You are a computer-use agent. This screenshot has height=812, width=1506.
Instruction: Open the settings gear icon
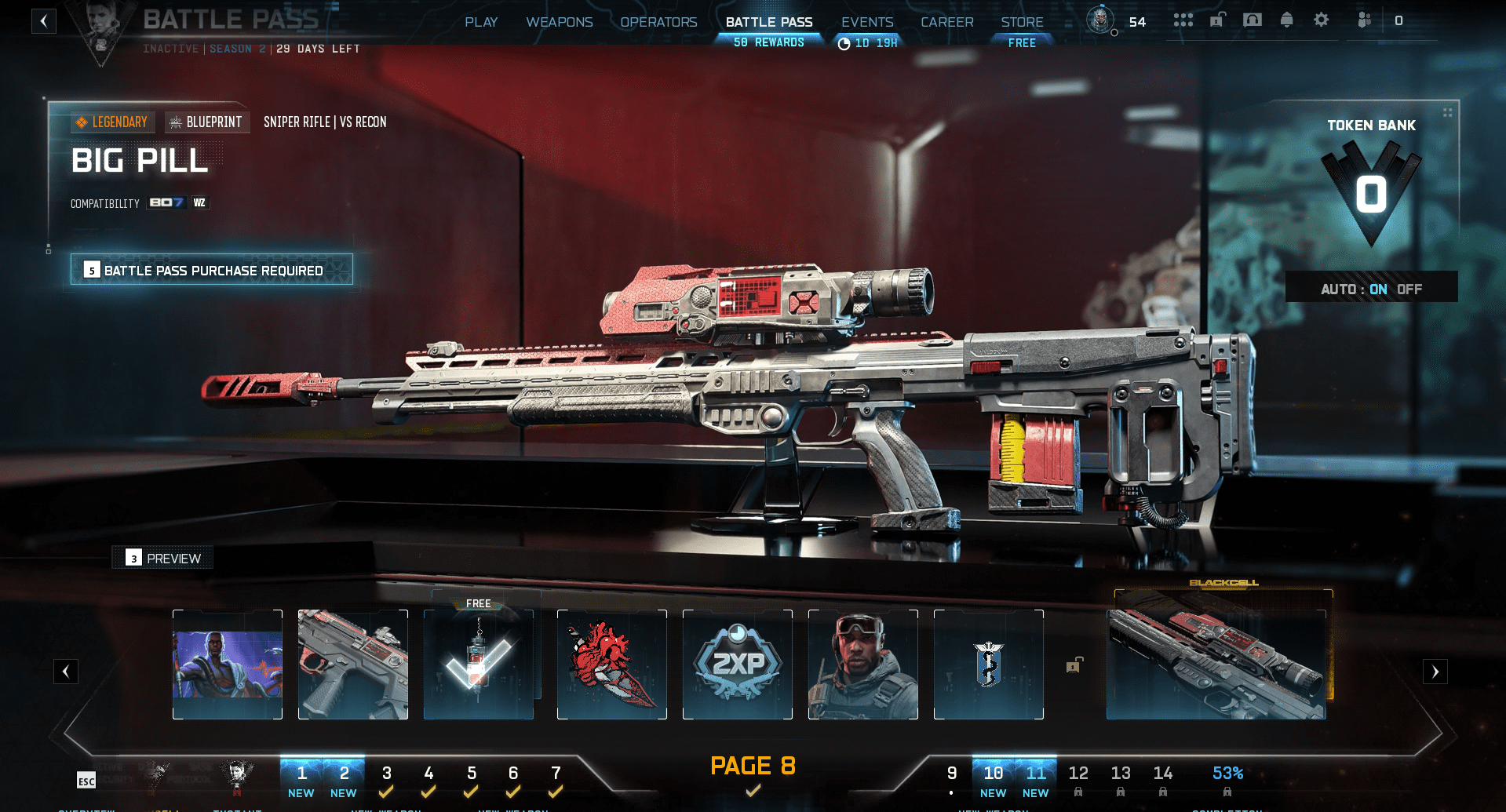(x=1322, y=20)
